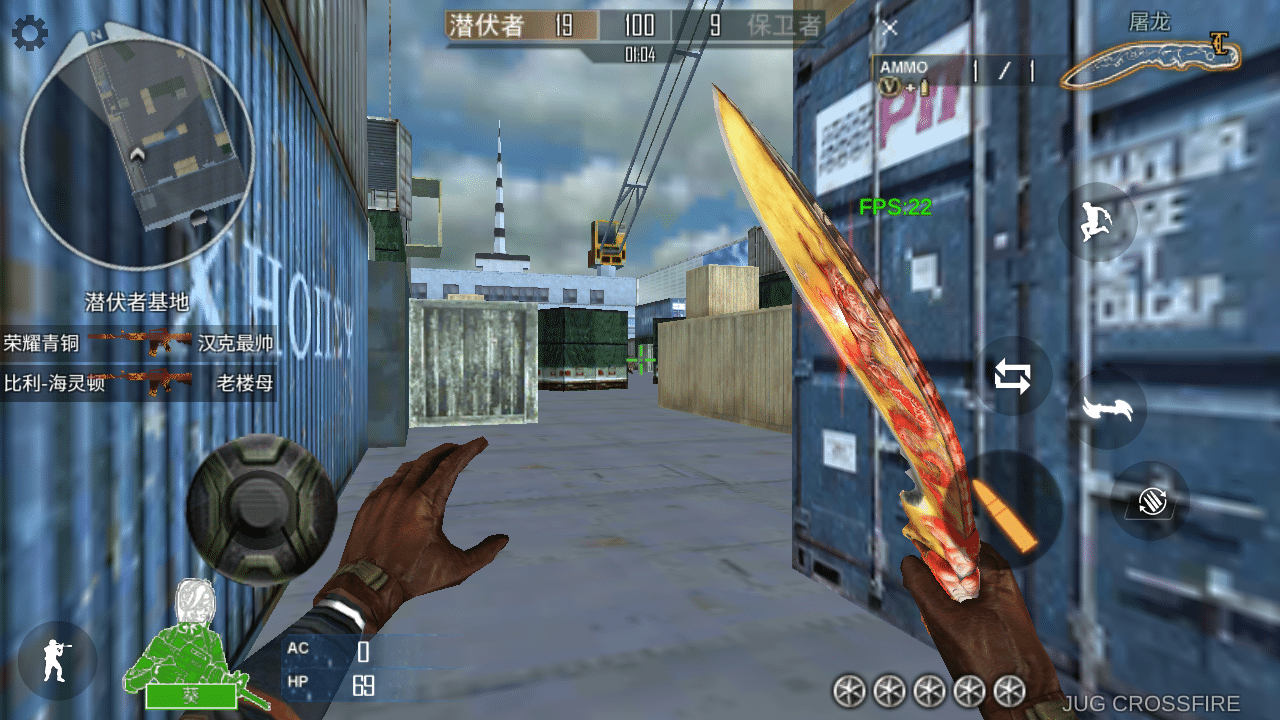
Task: Use the knife slash attack button
Action: pyautogui.click(x=1107, y=409)
